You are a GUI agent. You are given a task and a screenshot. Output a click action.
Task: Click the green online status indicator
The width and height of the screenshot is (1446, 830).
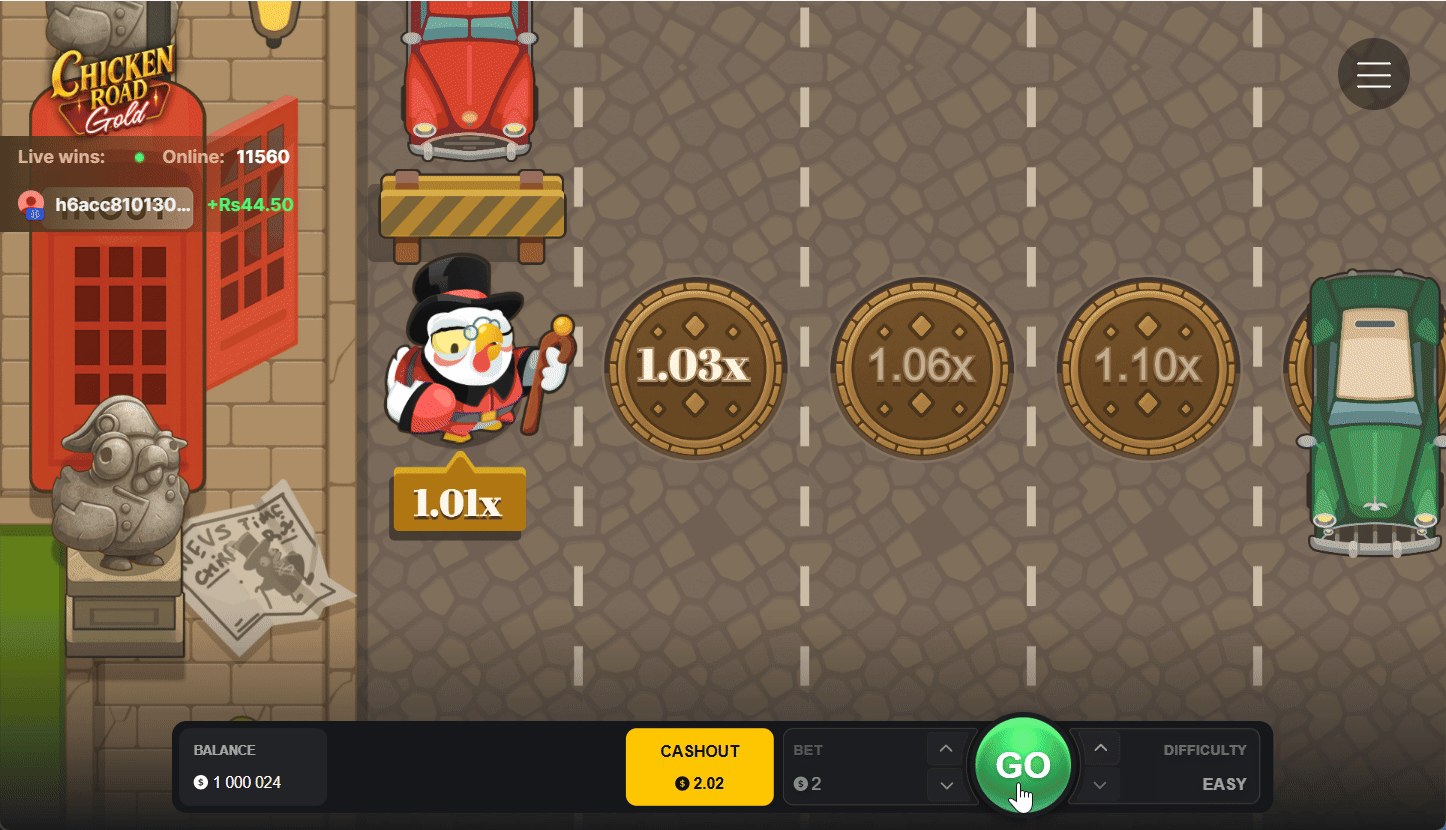coord(140,157)
